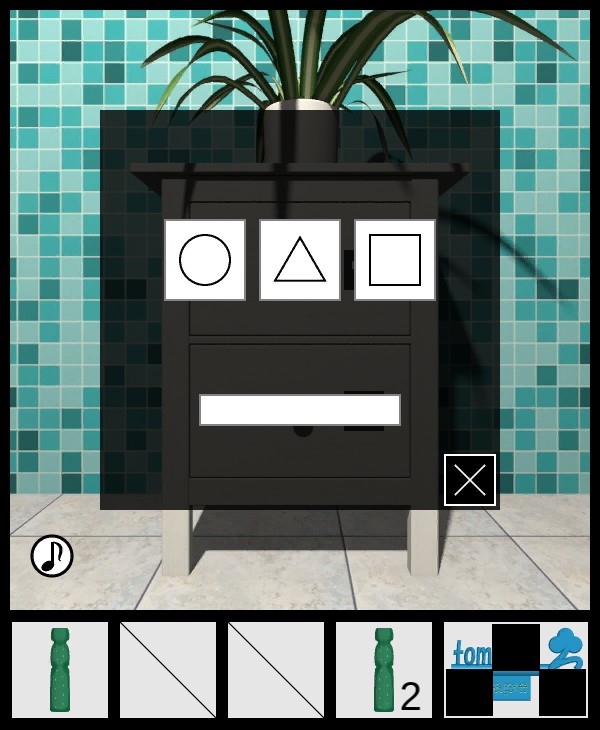
Task: Close the shape puzzle overlay
Action: [x=470, y=480]
